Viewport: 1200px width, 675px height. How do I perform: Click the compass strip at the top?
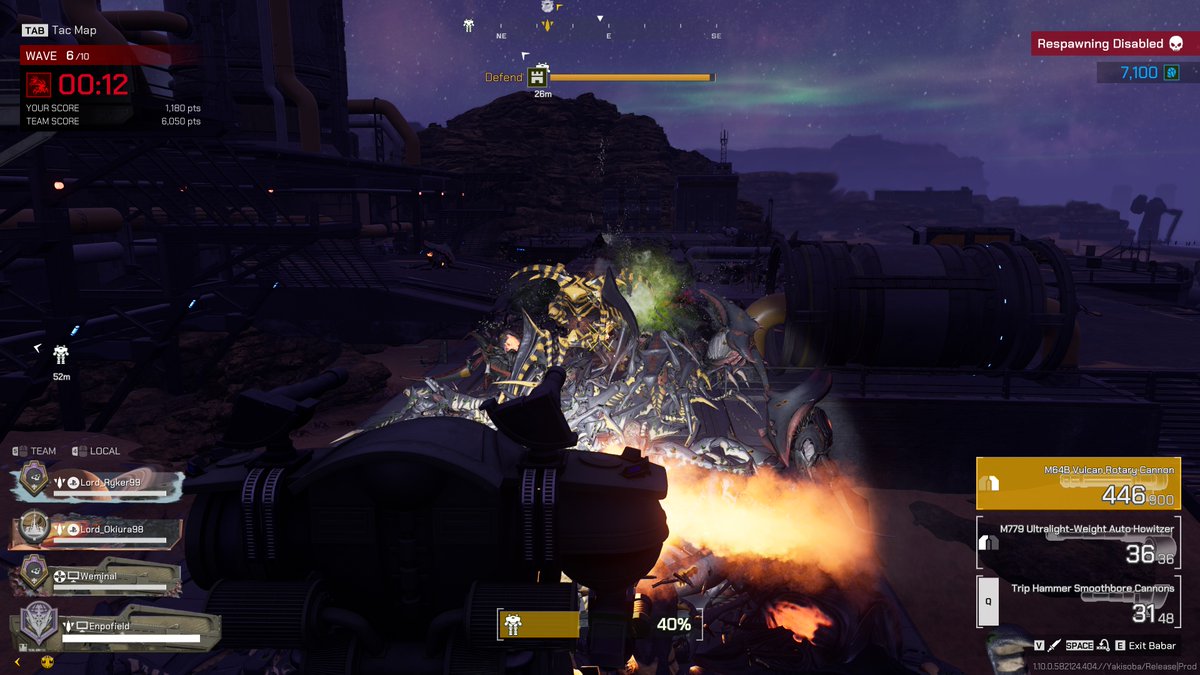(608, 35)
